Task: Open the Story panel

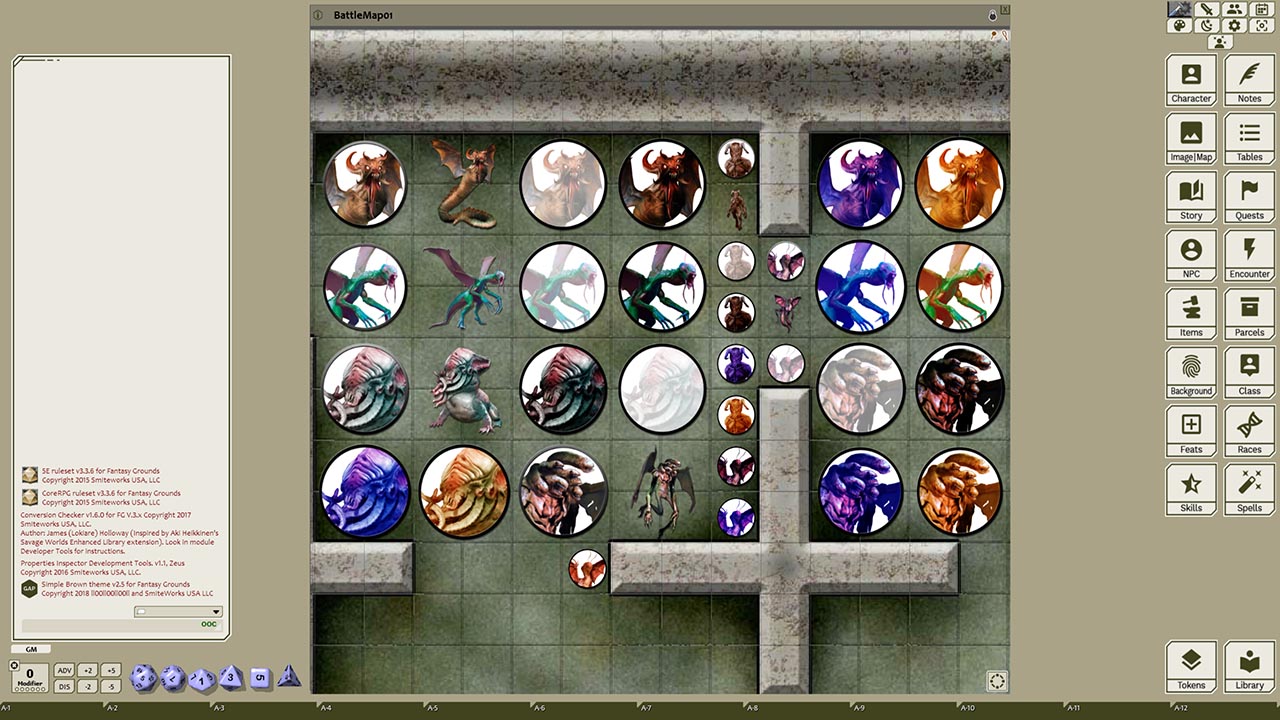Action: click(x=1191, y=197)
